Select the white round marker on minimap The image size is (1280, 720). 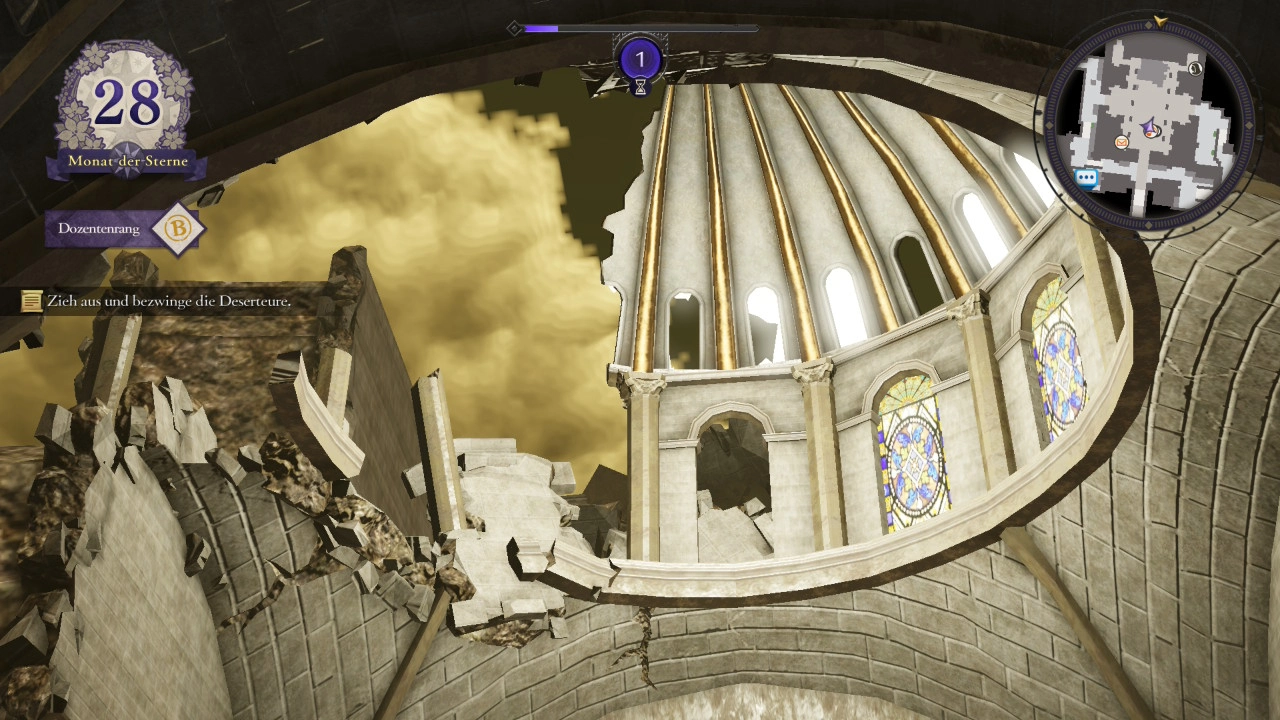1195,68
